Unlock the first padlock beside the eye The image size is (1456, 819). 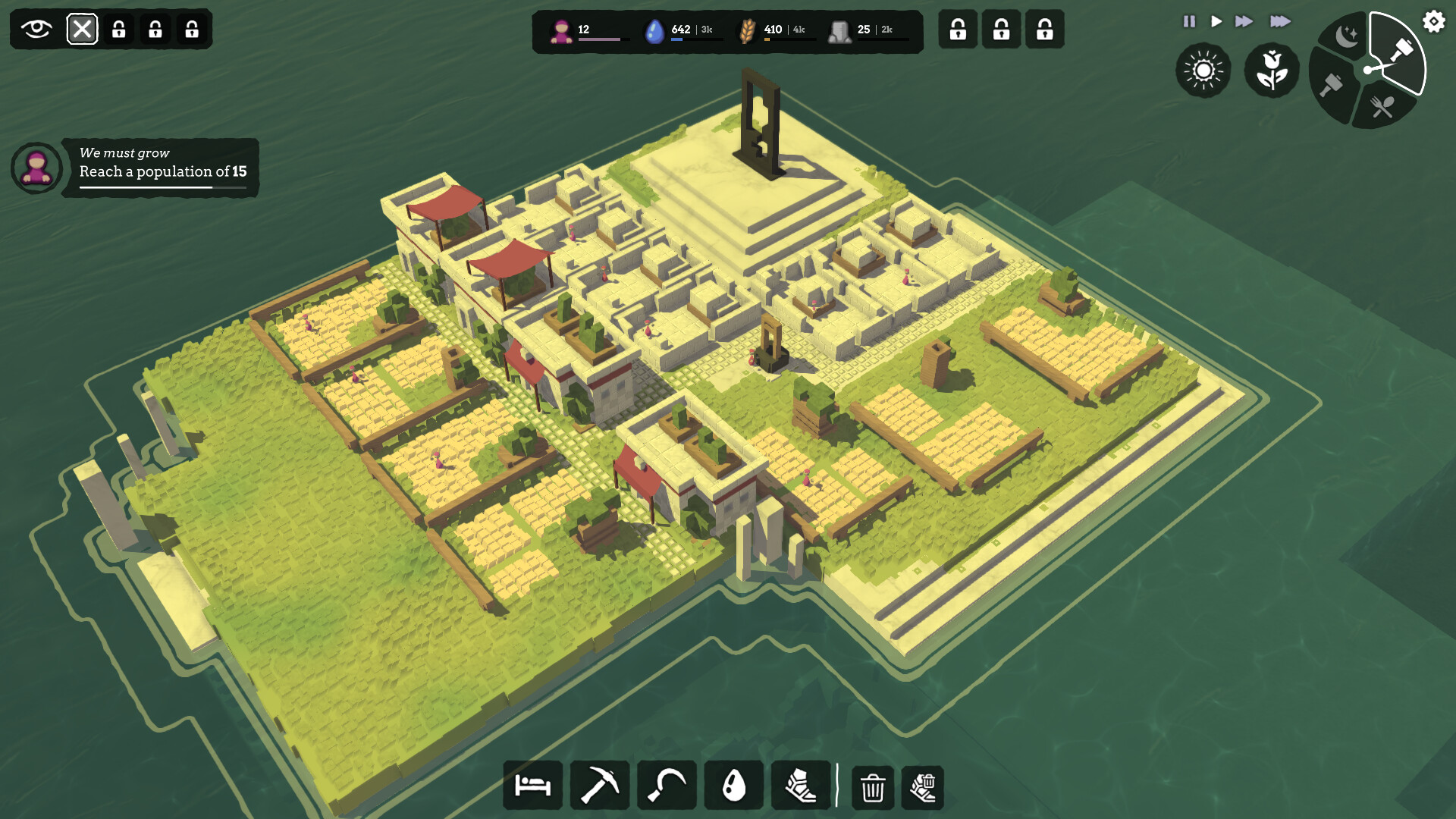[118, 30]
